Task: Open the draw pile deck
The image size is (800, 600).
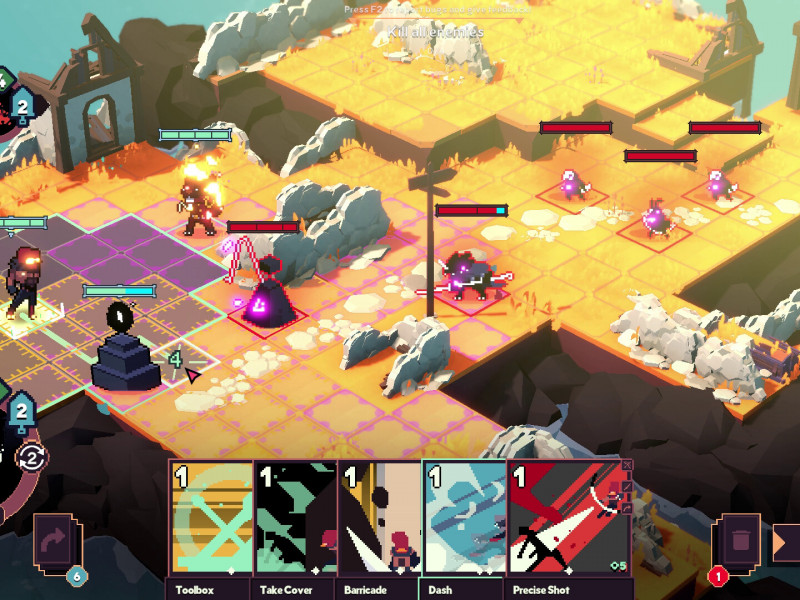Action: click(x=53, y=545)
